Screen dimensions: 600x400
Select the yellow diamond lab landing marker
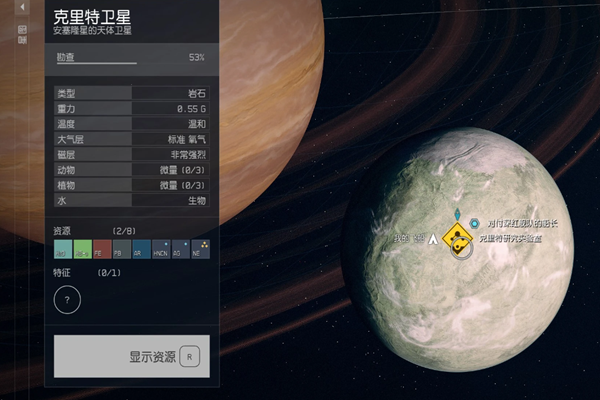(458, 240)
